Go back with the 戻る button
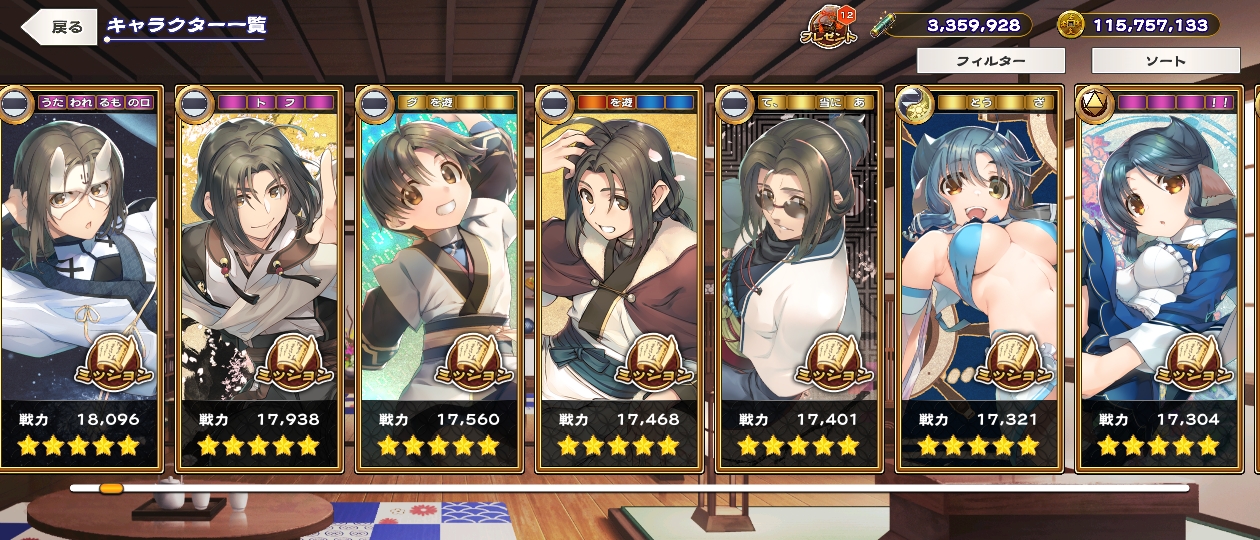The image size is (1260, 540). pyautogui.click(x=62, y=27)
